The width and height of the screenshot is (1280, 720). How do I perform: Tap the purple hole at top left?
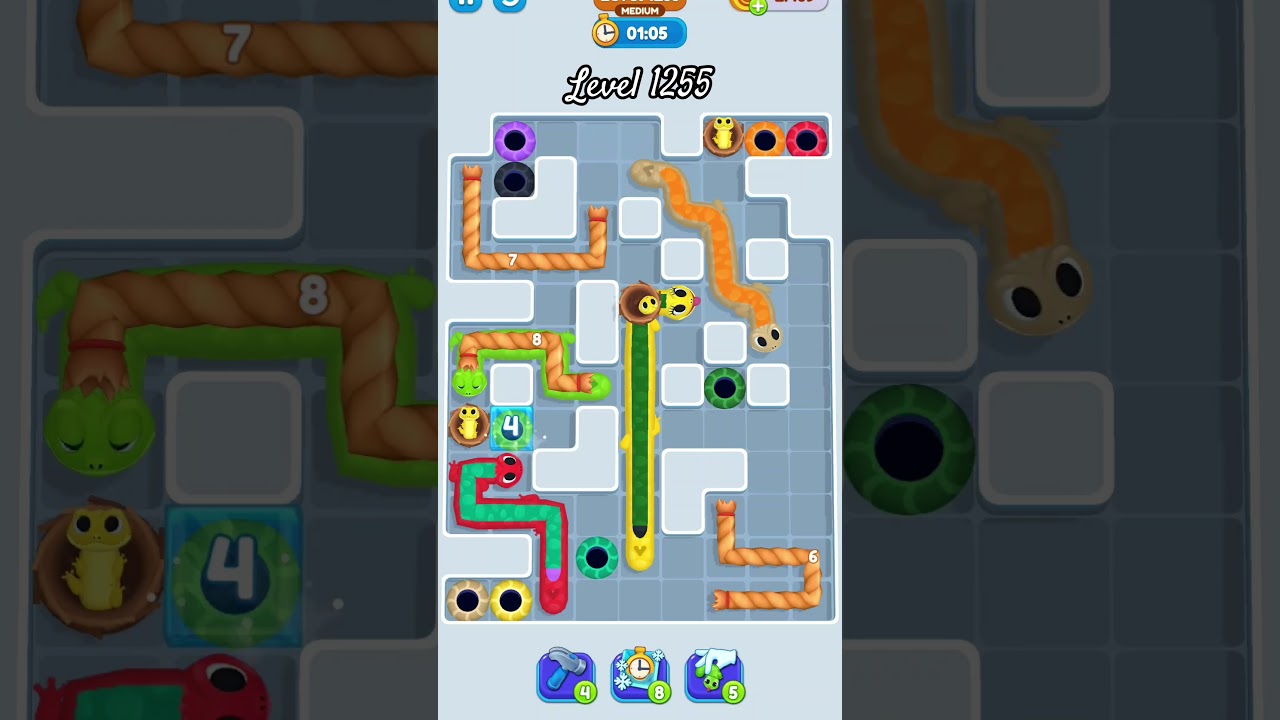[514, 141]
